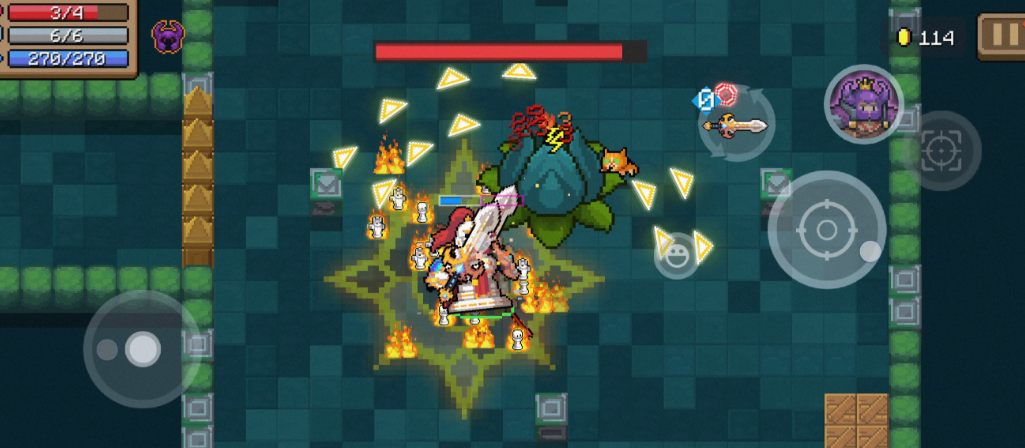This screenshot has height=448, width=1025.
Task: Activate the purple character skill button
Action: pos(862,104)
